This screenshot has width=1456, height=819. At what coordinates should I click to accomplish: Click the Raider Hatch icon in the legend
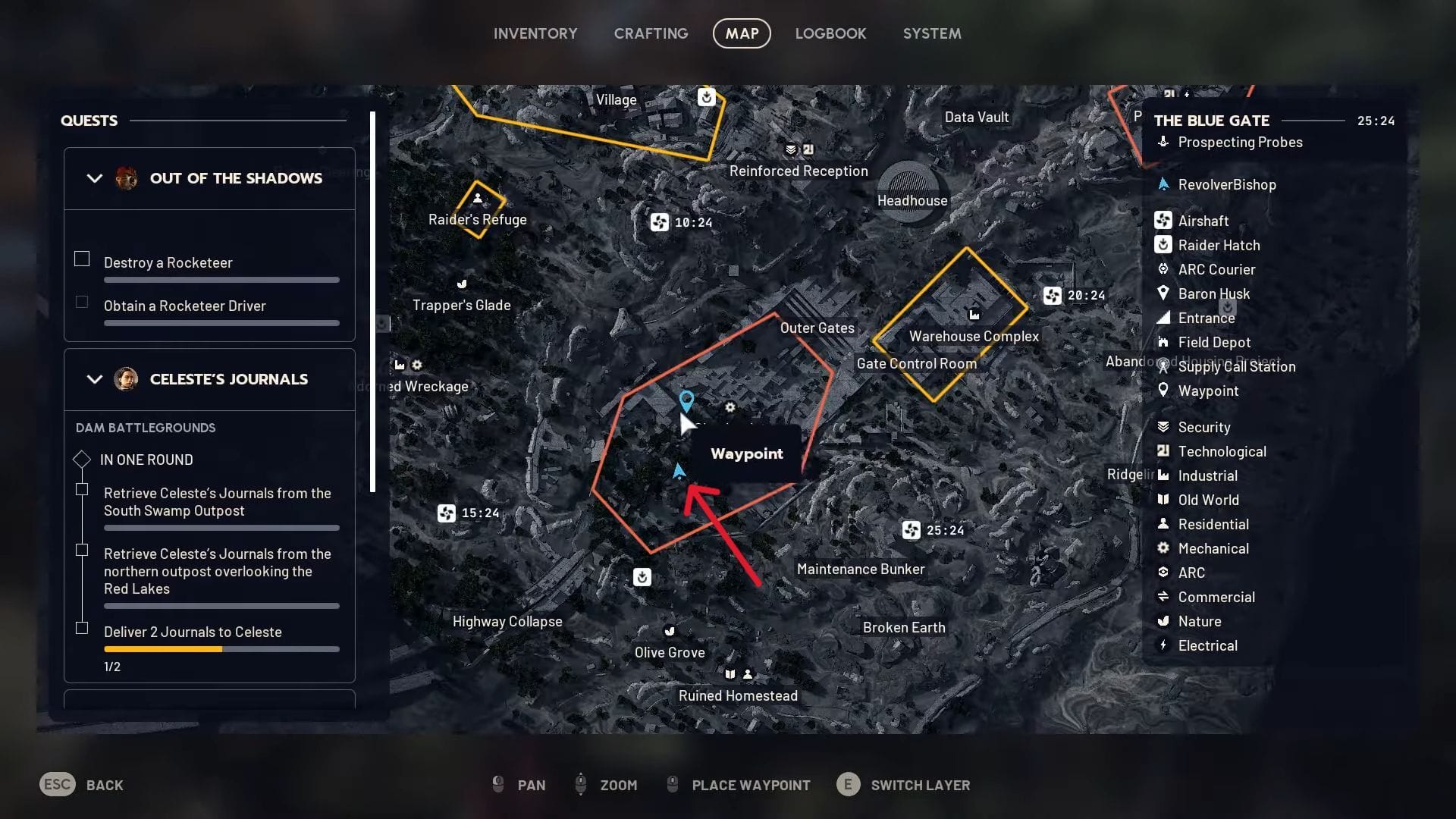pos(1164,244)
